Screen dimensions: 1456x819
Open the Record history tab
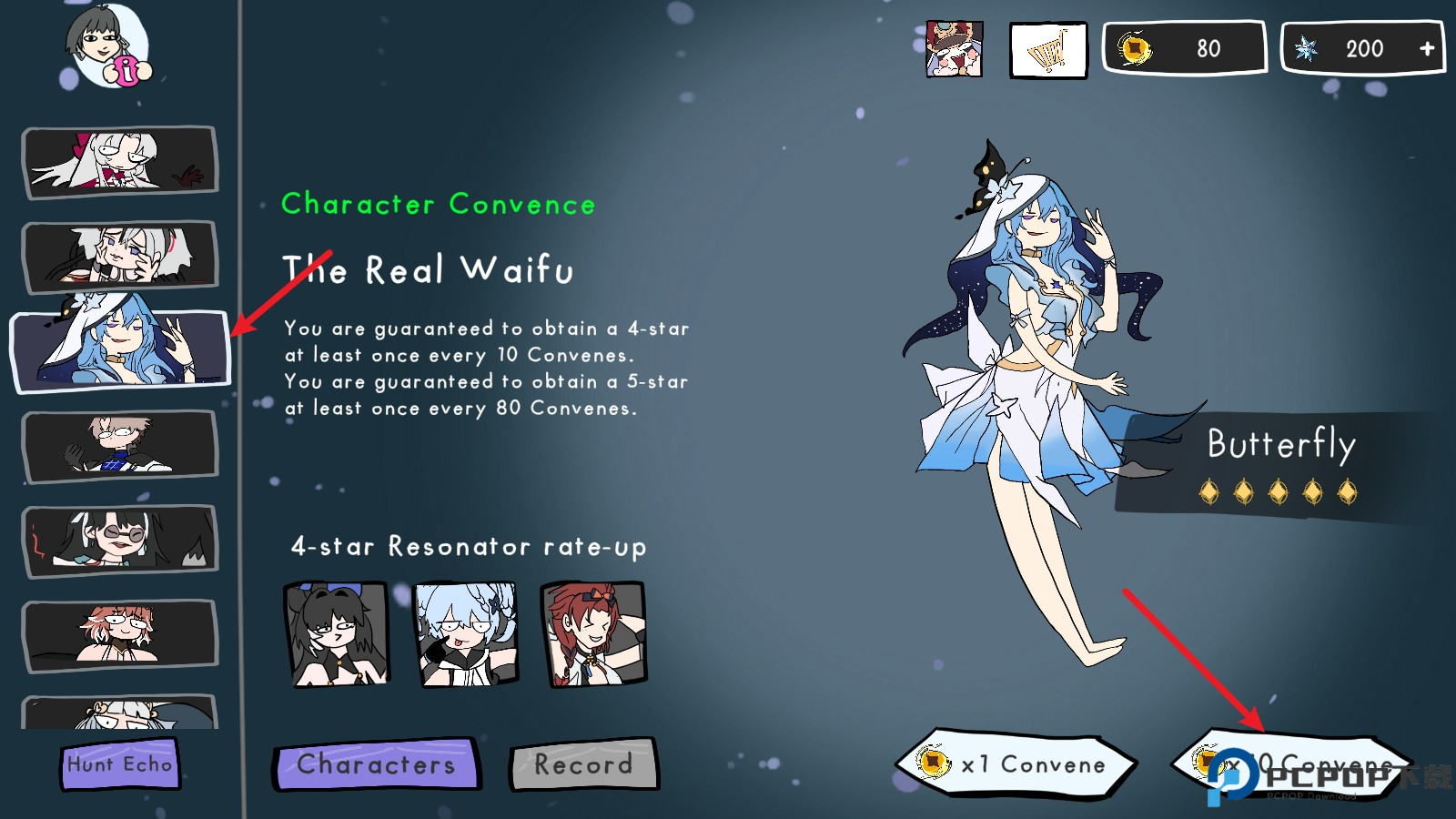tap(583, 764)
